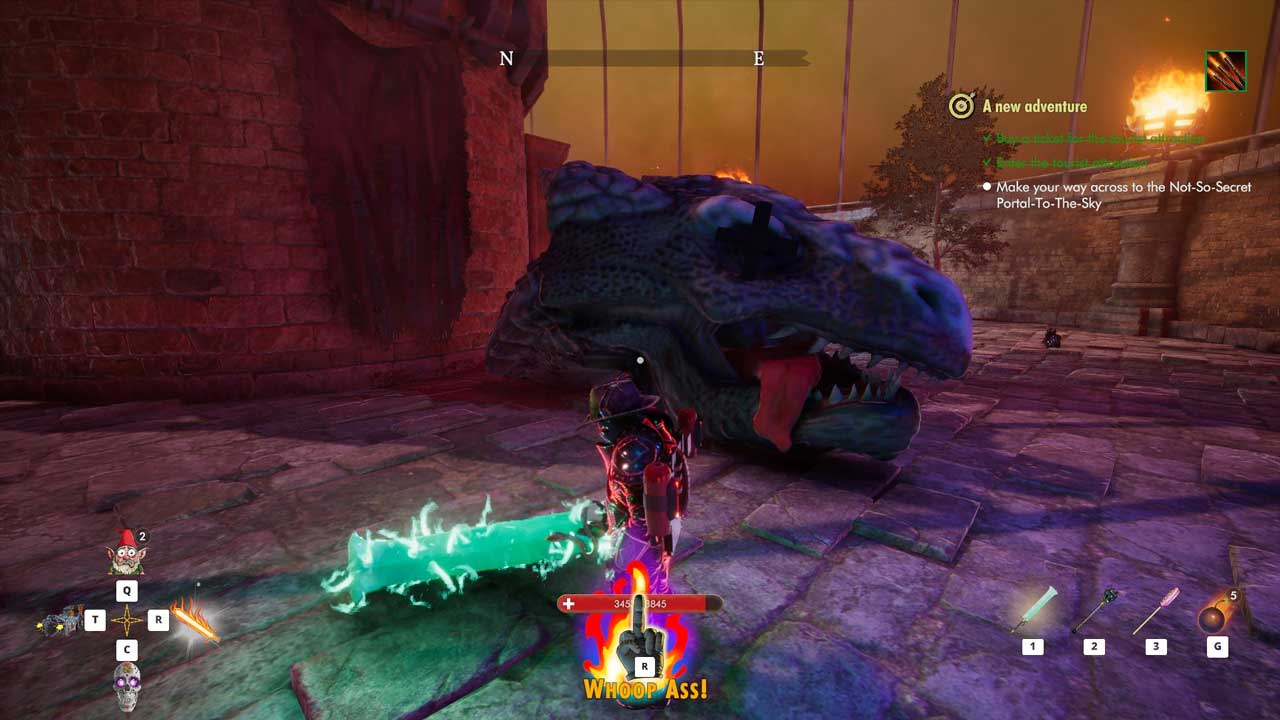Open the 'A new adventure' quest tracker
The image size is (1280, 720).
point(1034,106)
